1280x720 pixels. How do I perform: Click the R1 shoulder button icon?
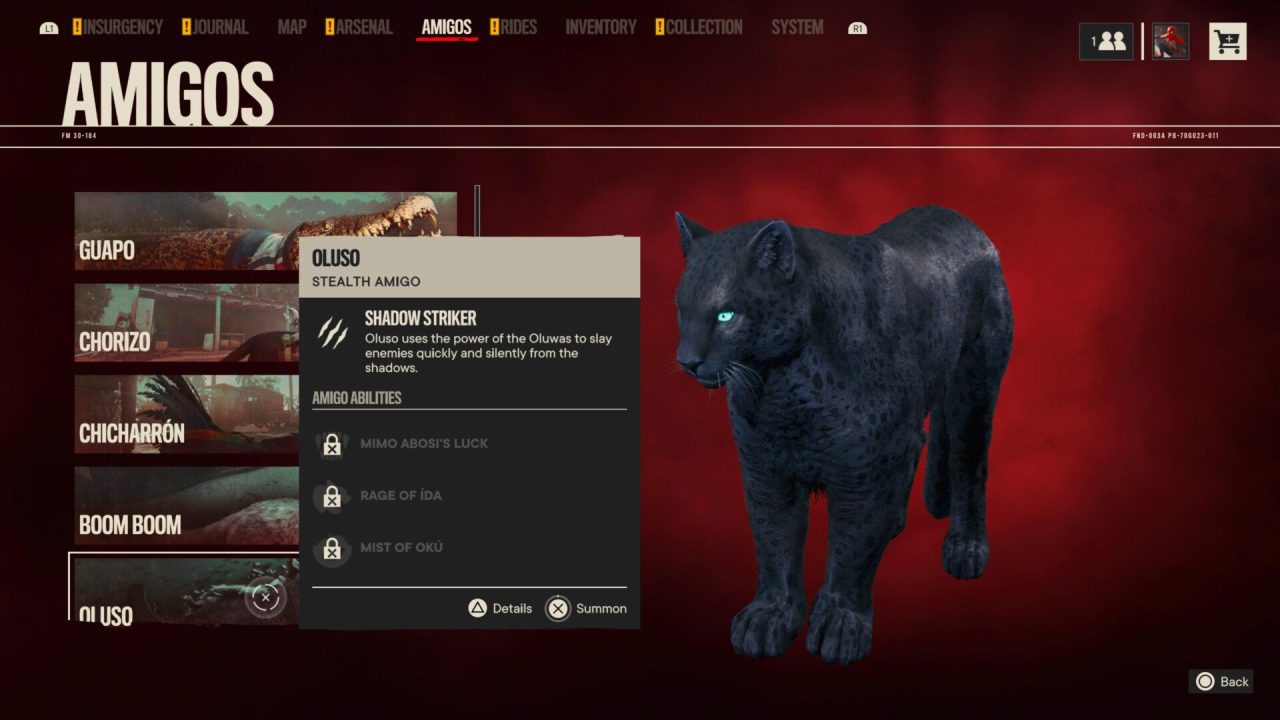tap(856, 27)
